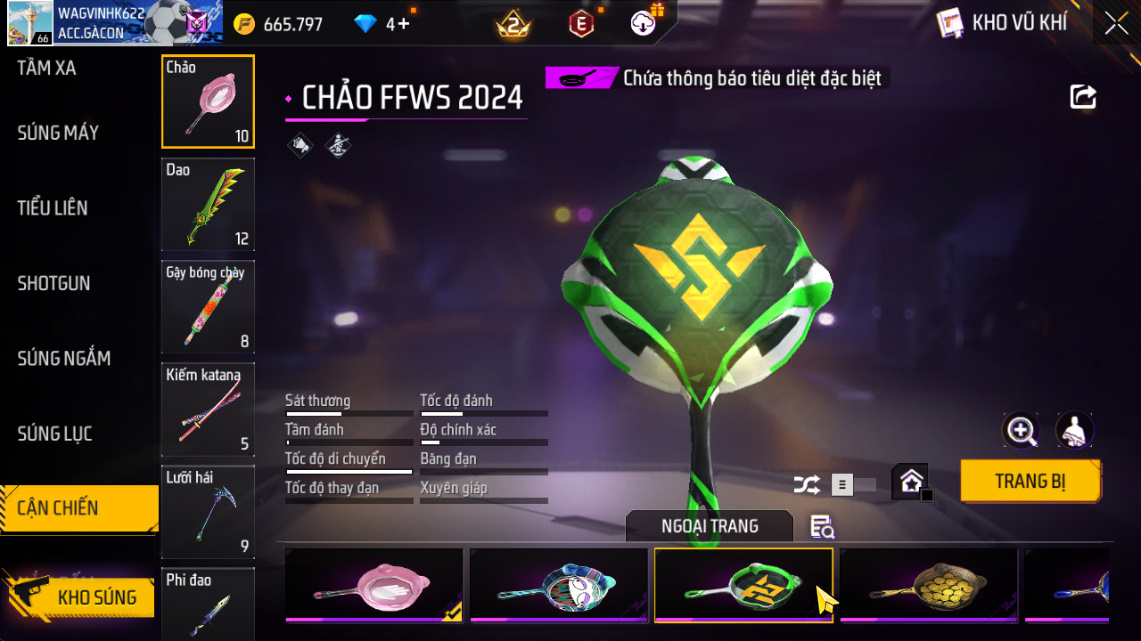Share the skin with the share icon
Screen dimensions: 1141x641
pos(1083,97)
